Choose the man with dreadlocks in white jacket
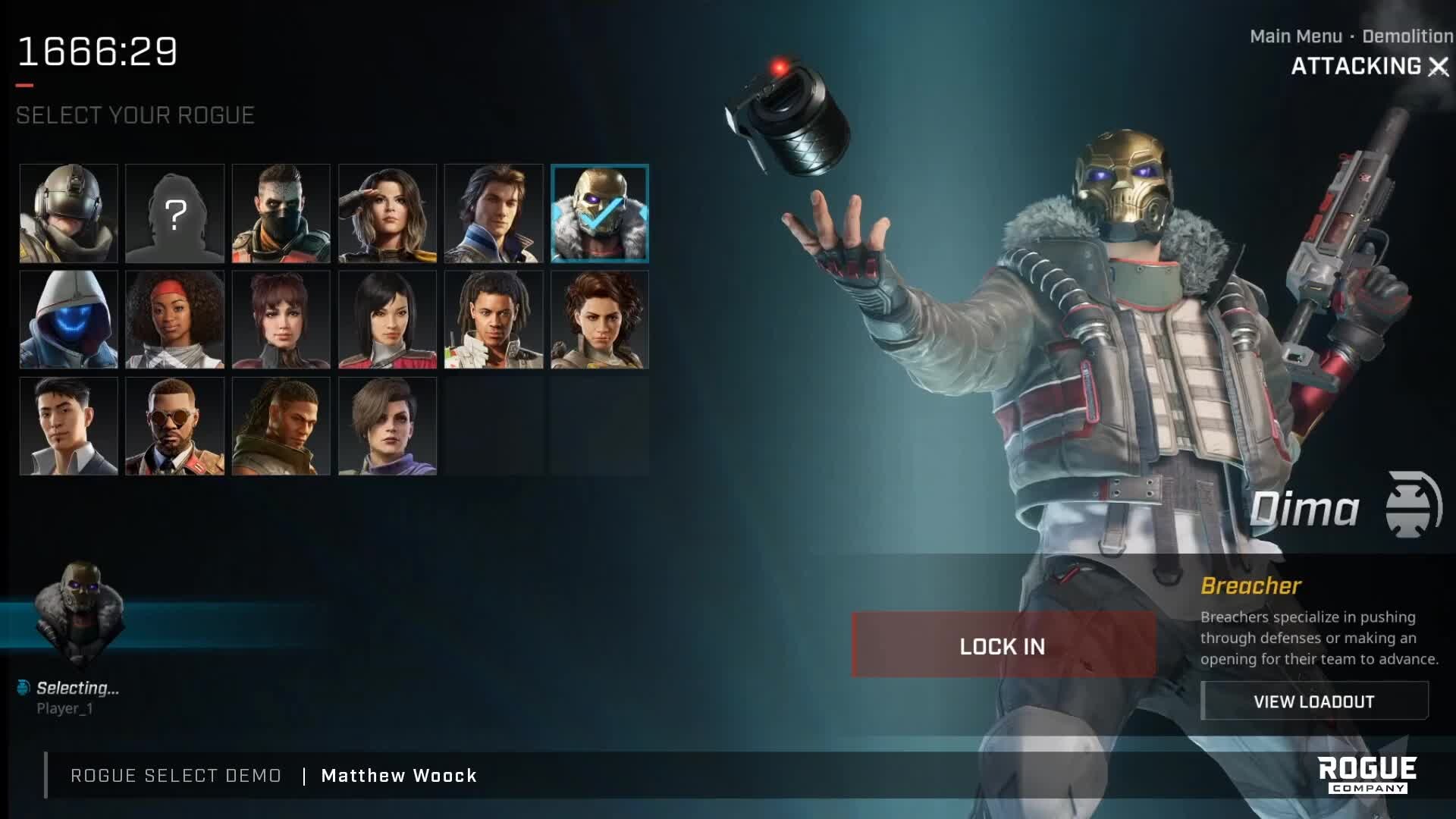 pos(494,320)
